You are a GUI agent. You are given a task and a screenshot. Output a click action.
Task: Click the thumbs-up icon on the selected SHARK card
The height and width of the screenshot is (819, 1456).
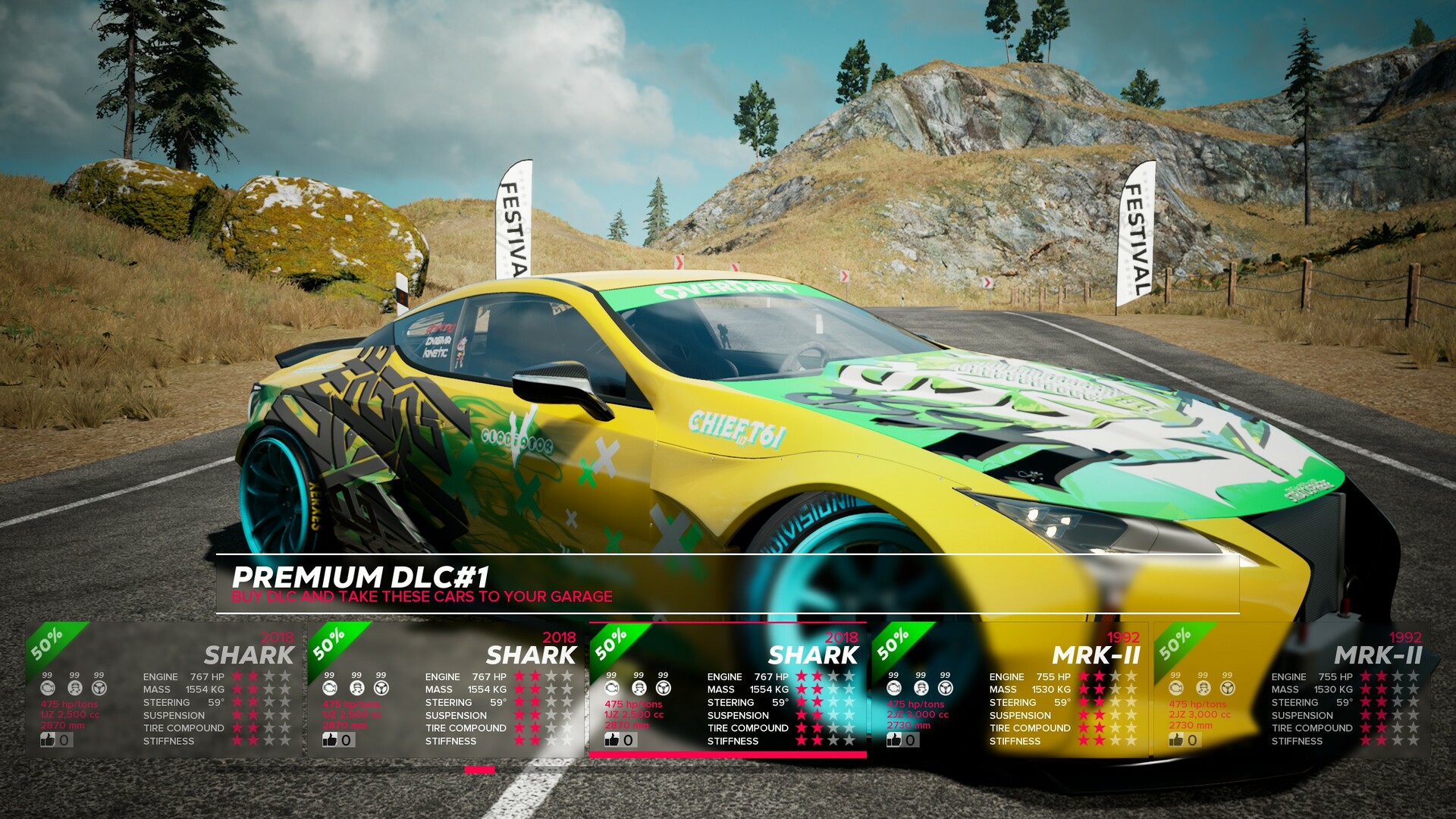coord(611,741)
